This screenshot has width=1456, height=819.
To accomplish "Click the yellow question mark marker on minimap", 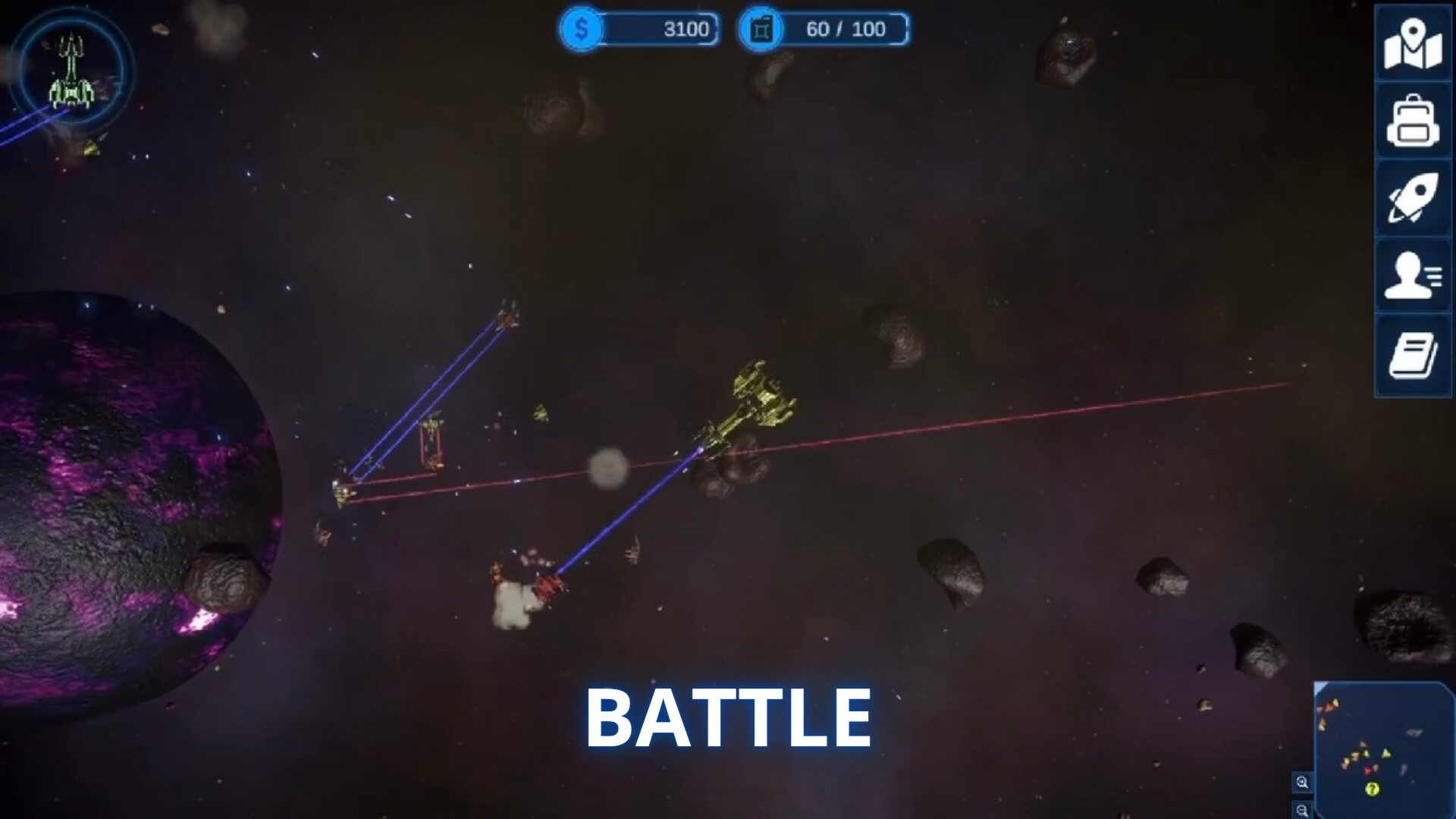I will [x=1373, y=790].
